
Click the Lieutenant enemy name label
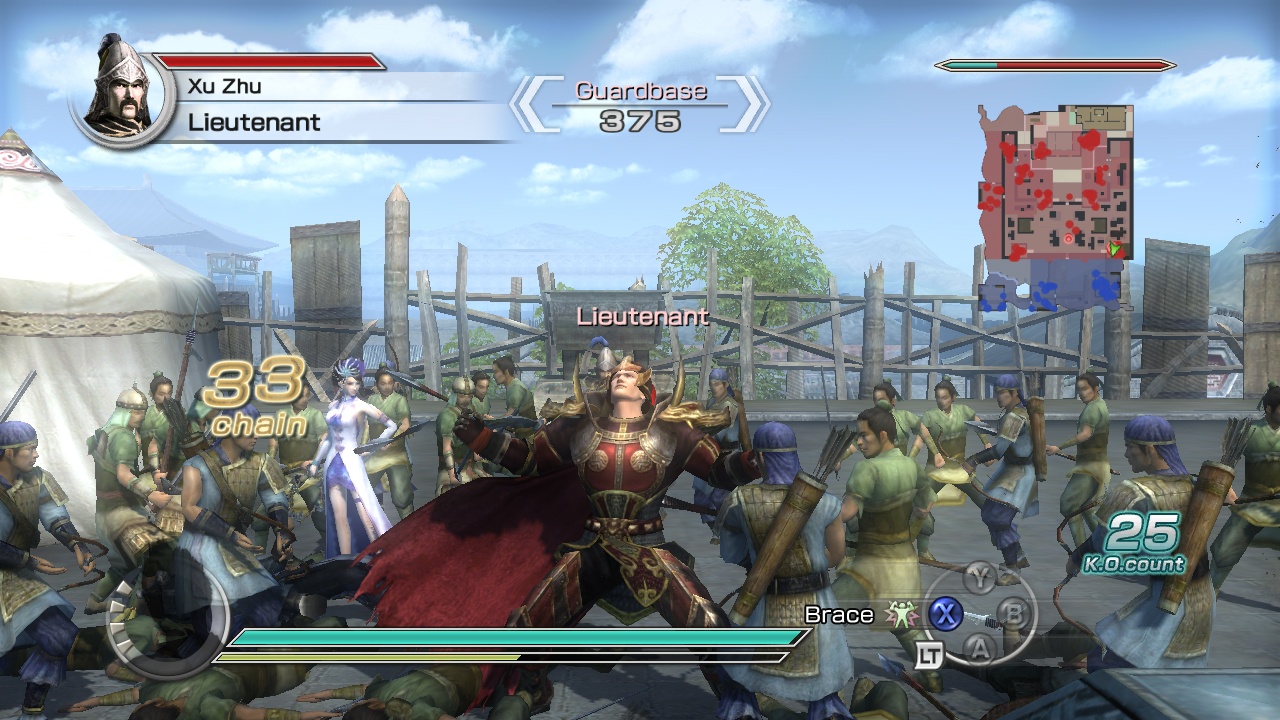click(641, 317)
